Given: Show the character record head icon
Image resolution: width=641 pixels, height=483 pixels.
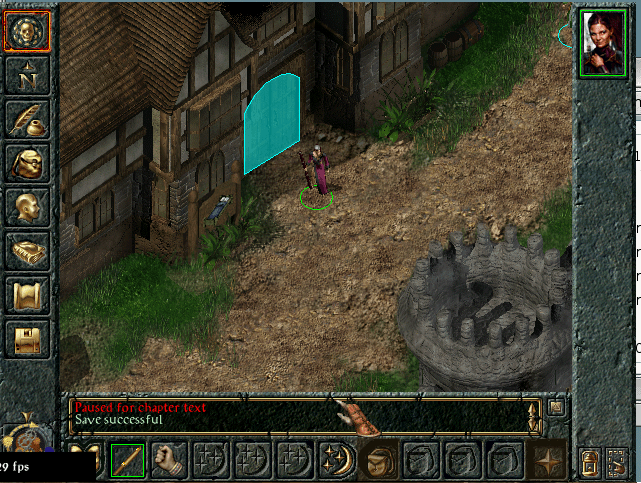Looking at the screenshot, I should tap(27, 206).
